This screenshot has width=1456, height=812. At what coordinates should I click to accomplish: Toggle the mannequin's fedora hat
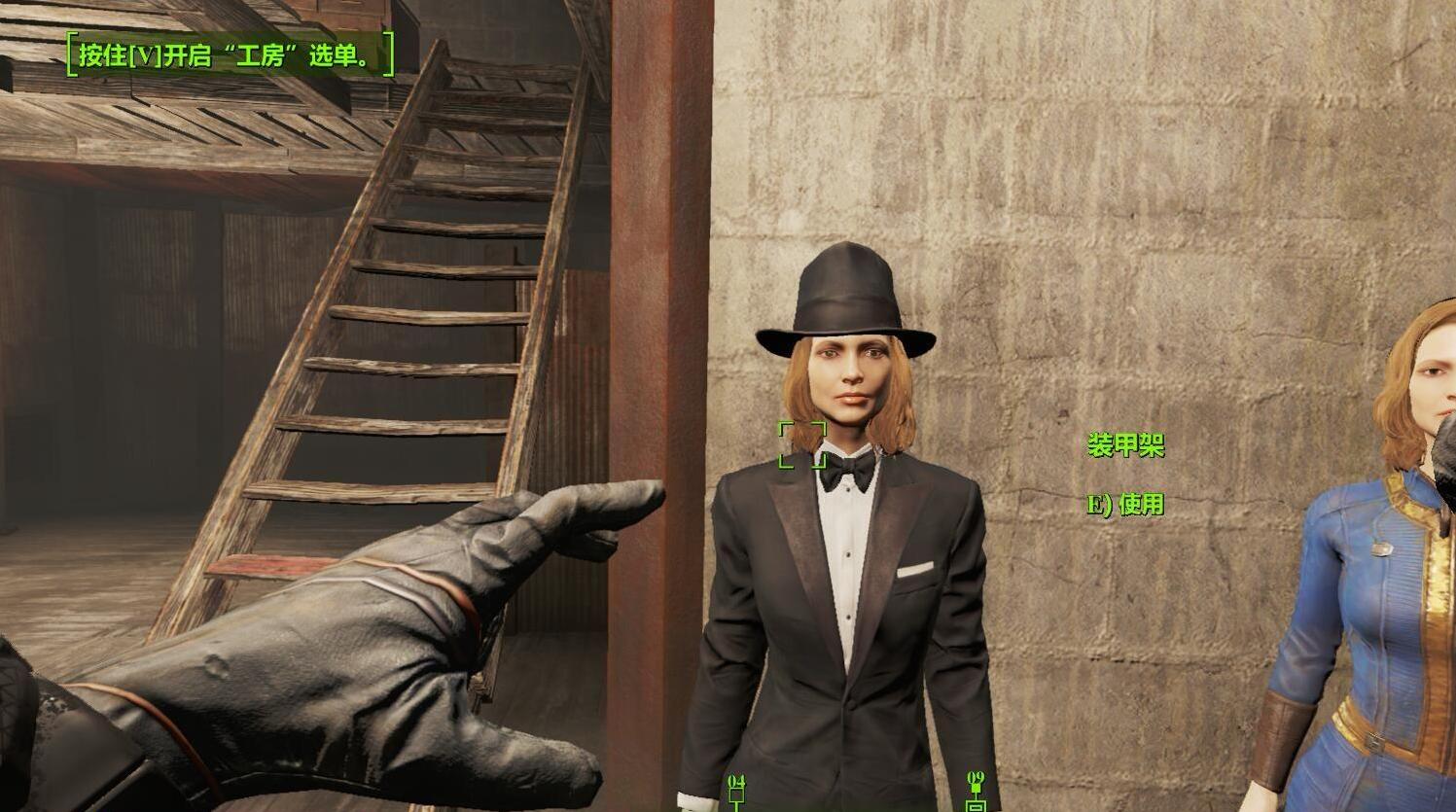coord(842,292)
